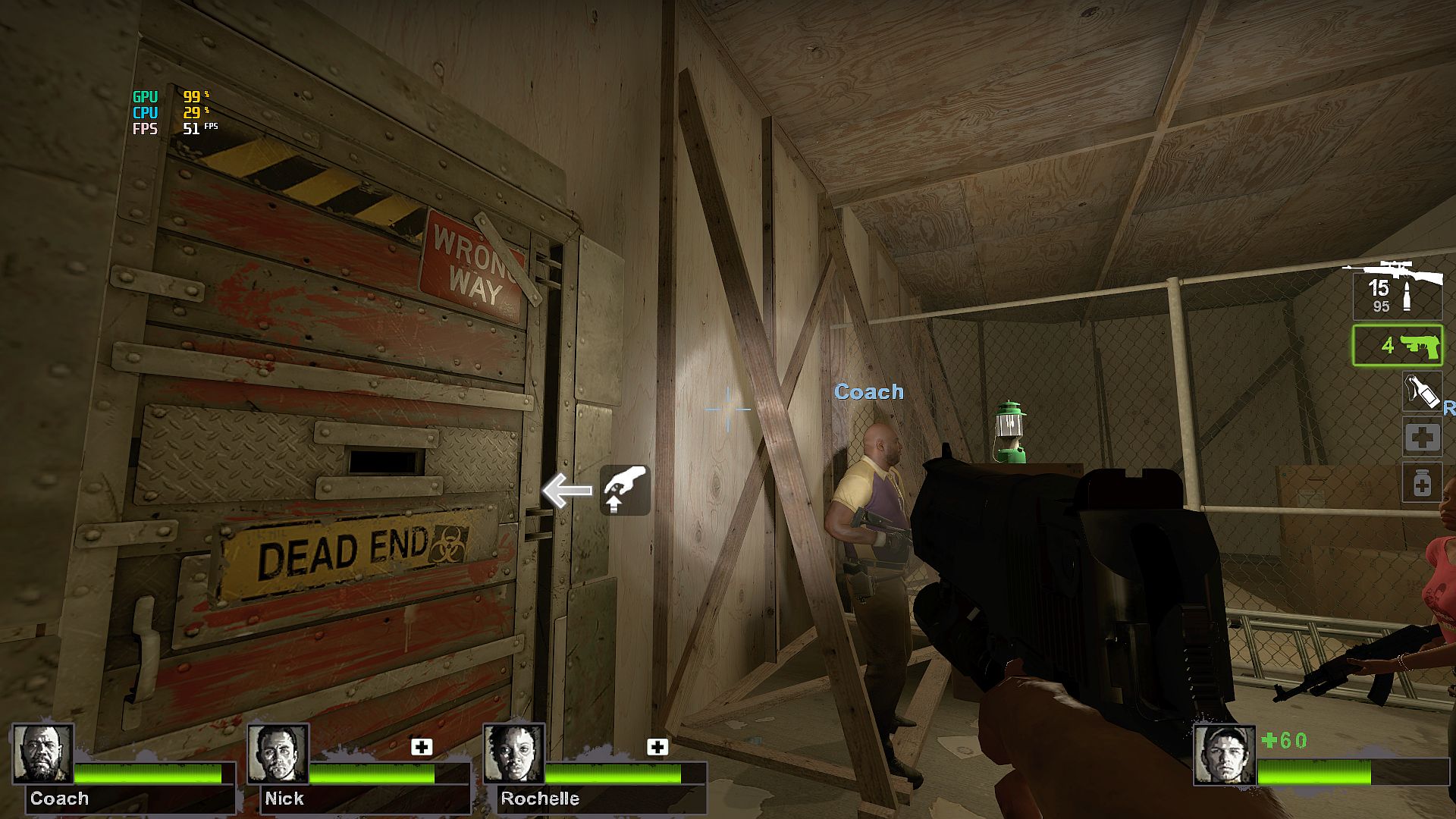
Task: Click your own survivor portrait beside +60
Action: tap(1224, 755)
